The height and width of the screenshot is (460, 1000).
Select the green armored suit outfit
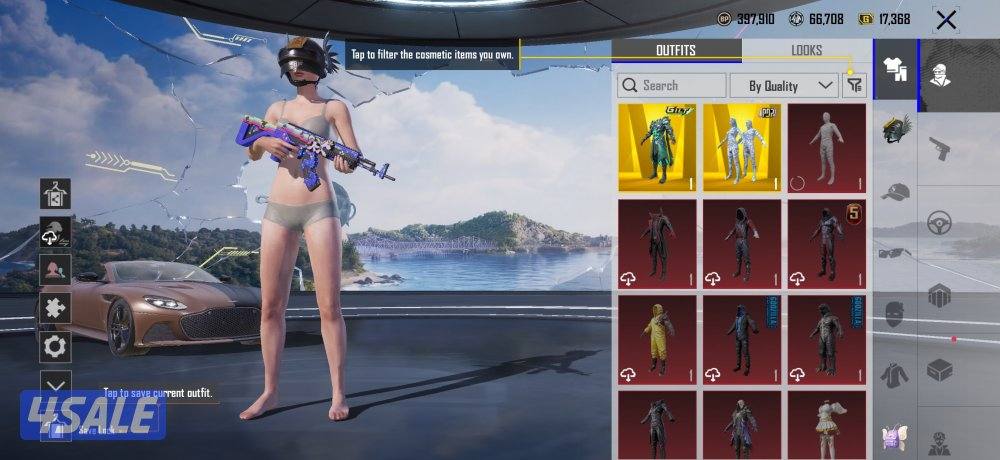pos(657,147)
